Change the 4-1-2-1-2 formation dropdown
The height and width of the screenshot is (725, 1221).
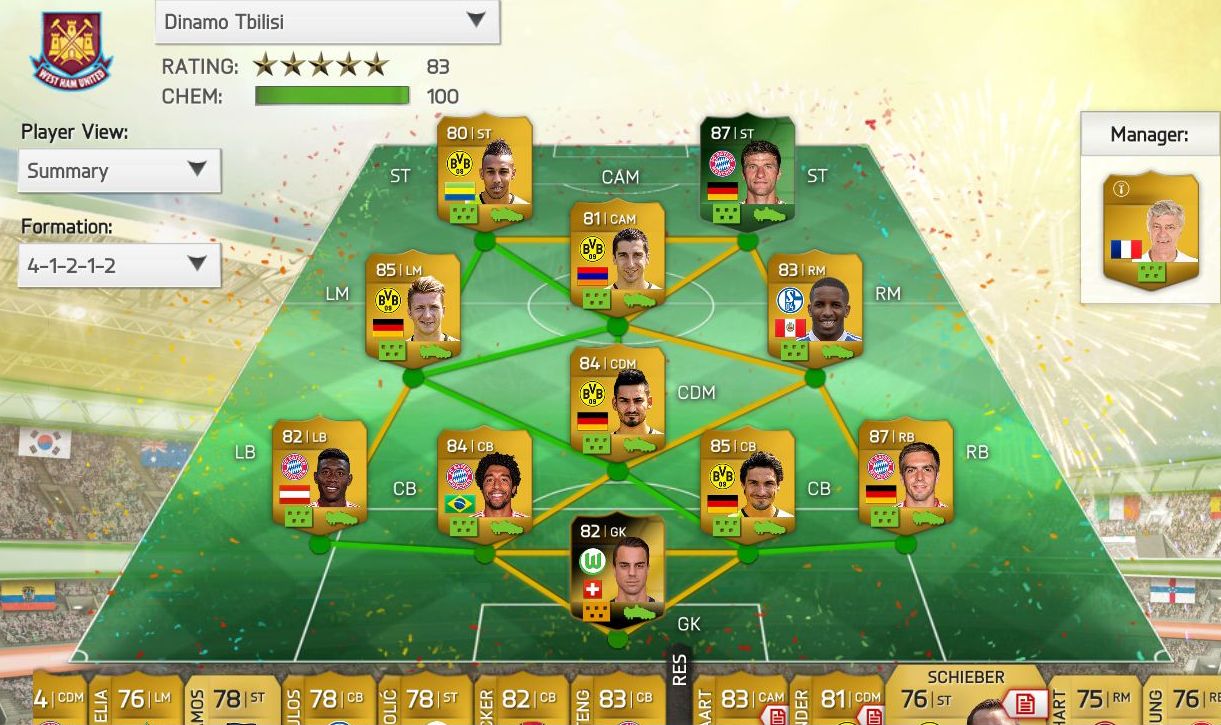click(119, 265)
